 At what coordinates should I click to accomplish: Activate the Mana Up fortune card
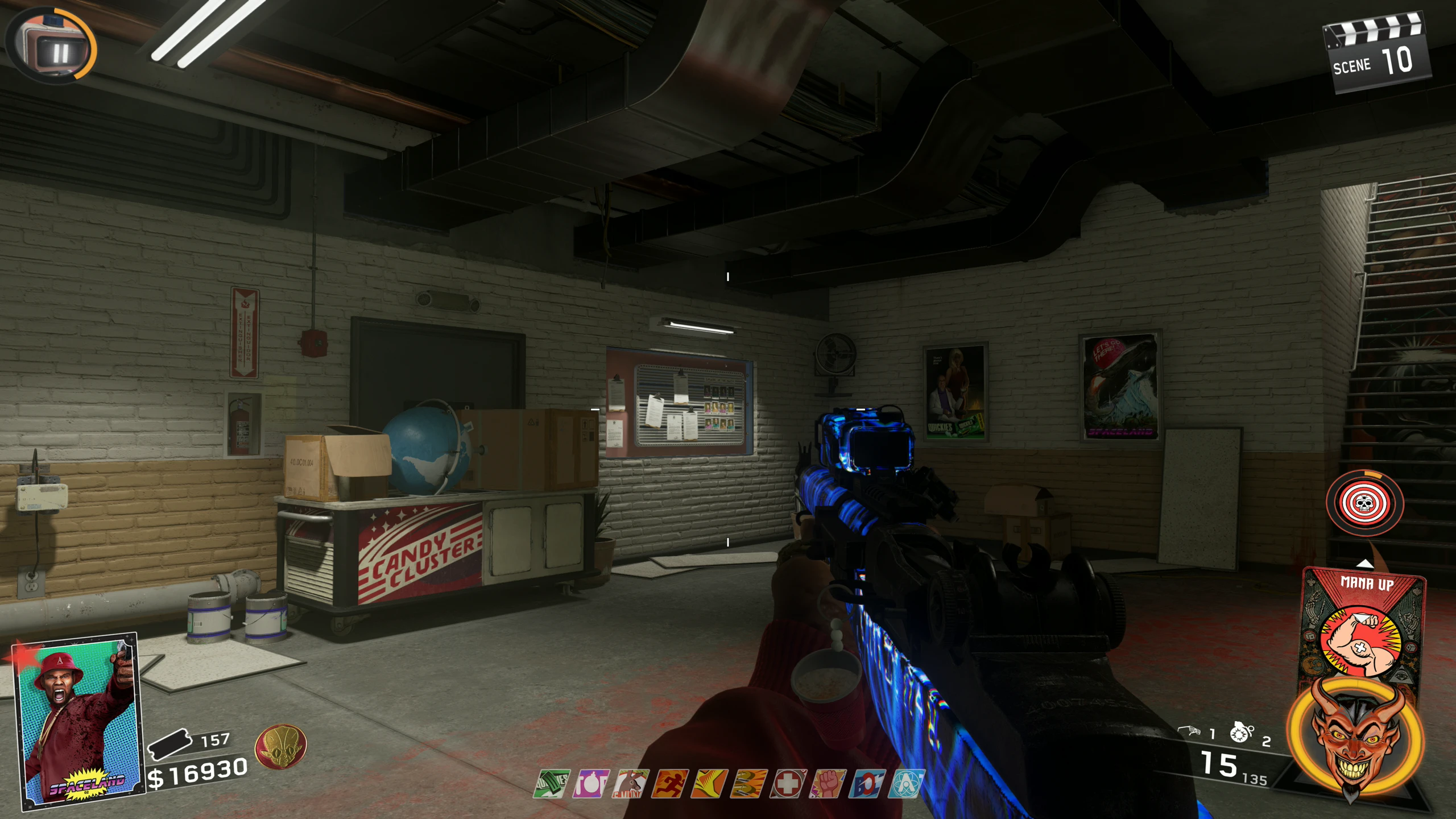(1363, 626)
